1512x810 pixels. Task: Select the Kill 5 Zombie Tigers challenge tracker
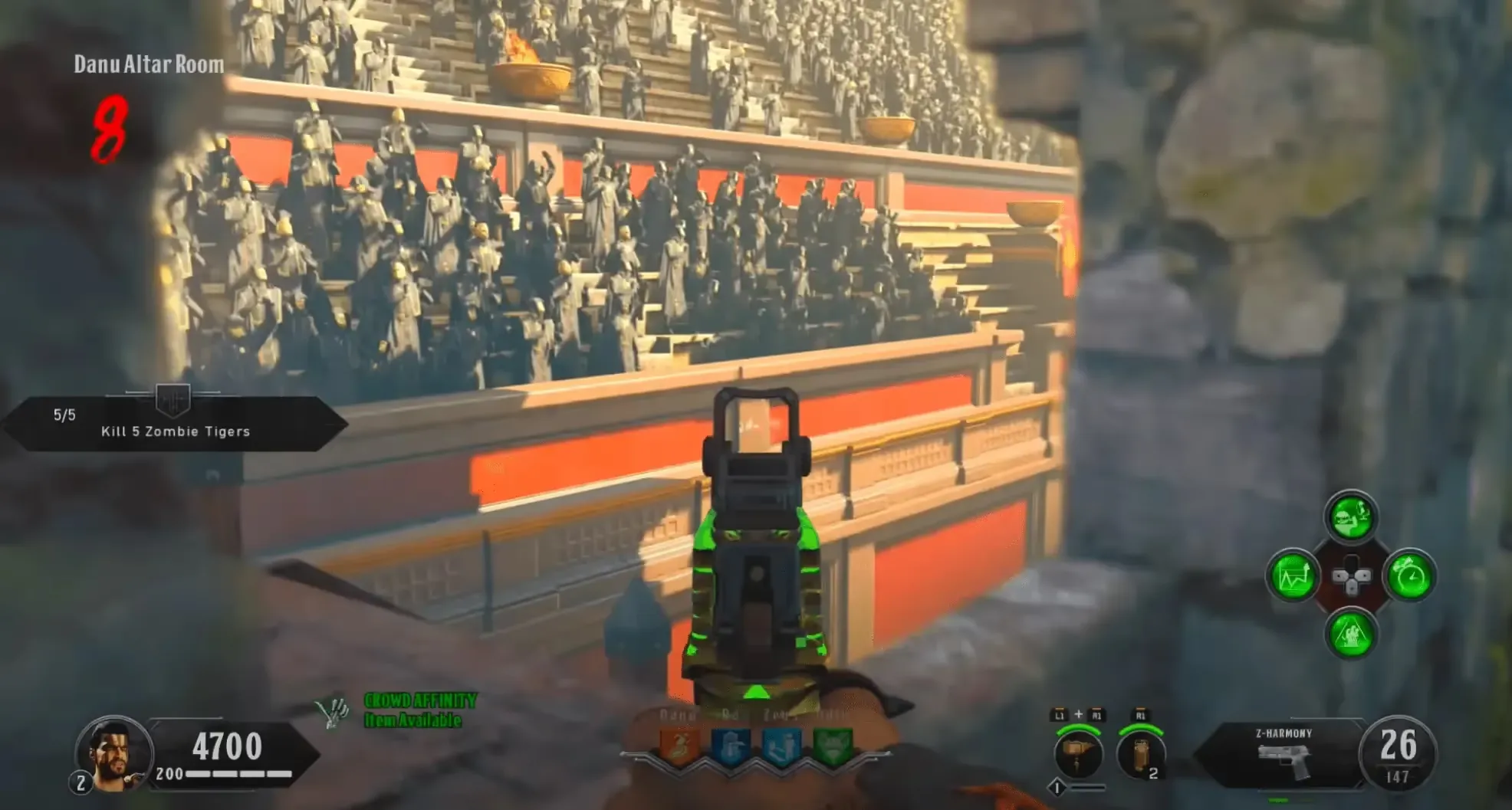tap(175, 423)
